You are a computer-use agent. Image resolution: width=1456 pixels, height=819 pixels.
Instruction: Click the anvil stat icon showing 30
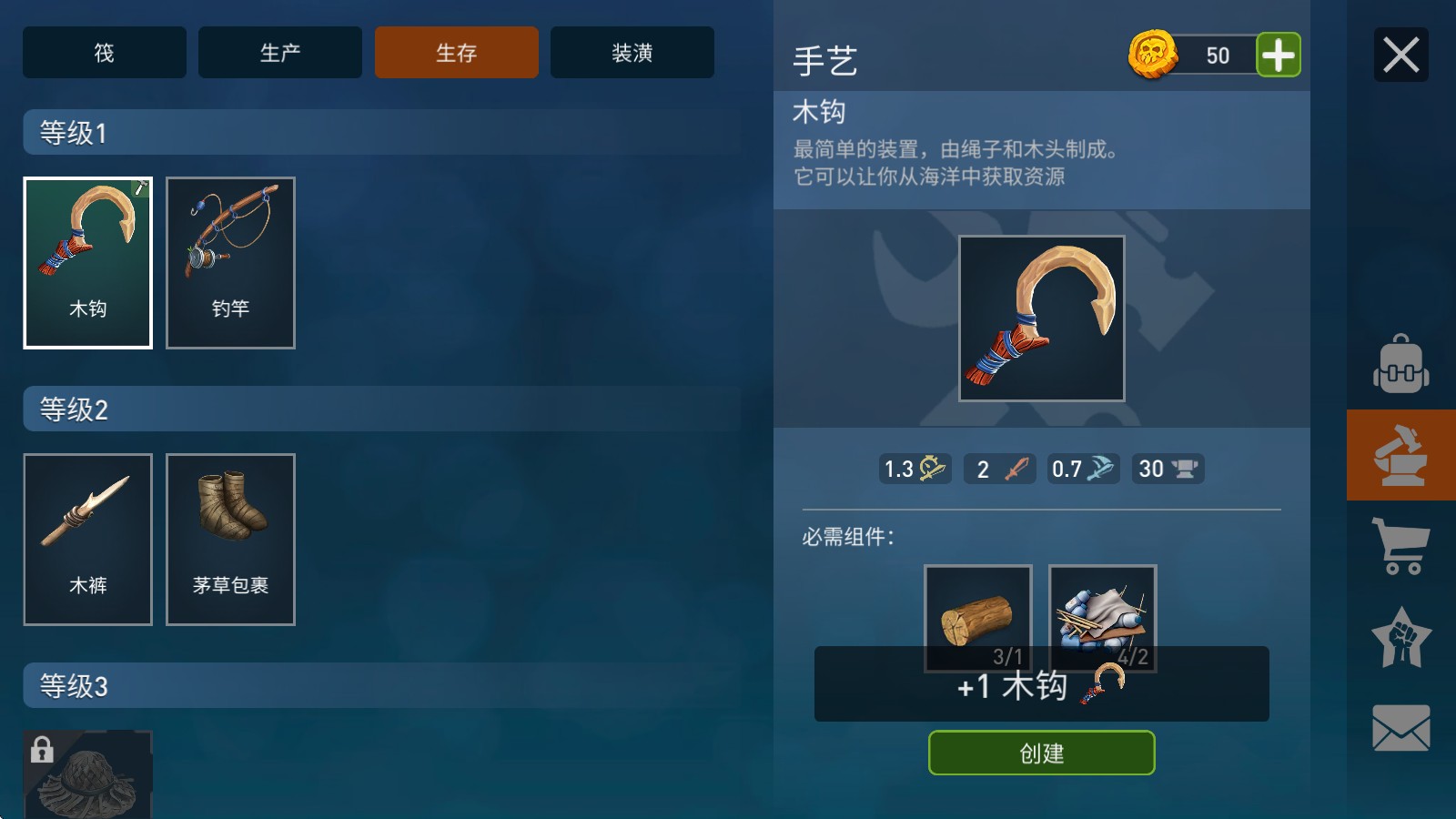[x=1168, y=469]
